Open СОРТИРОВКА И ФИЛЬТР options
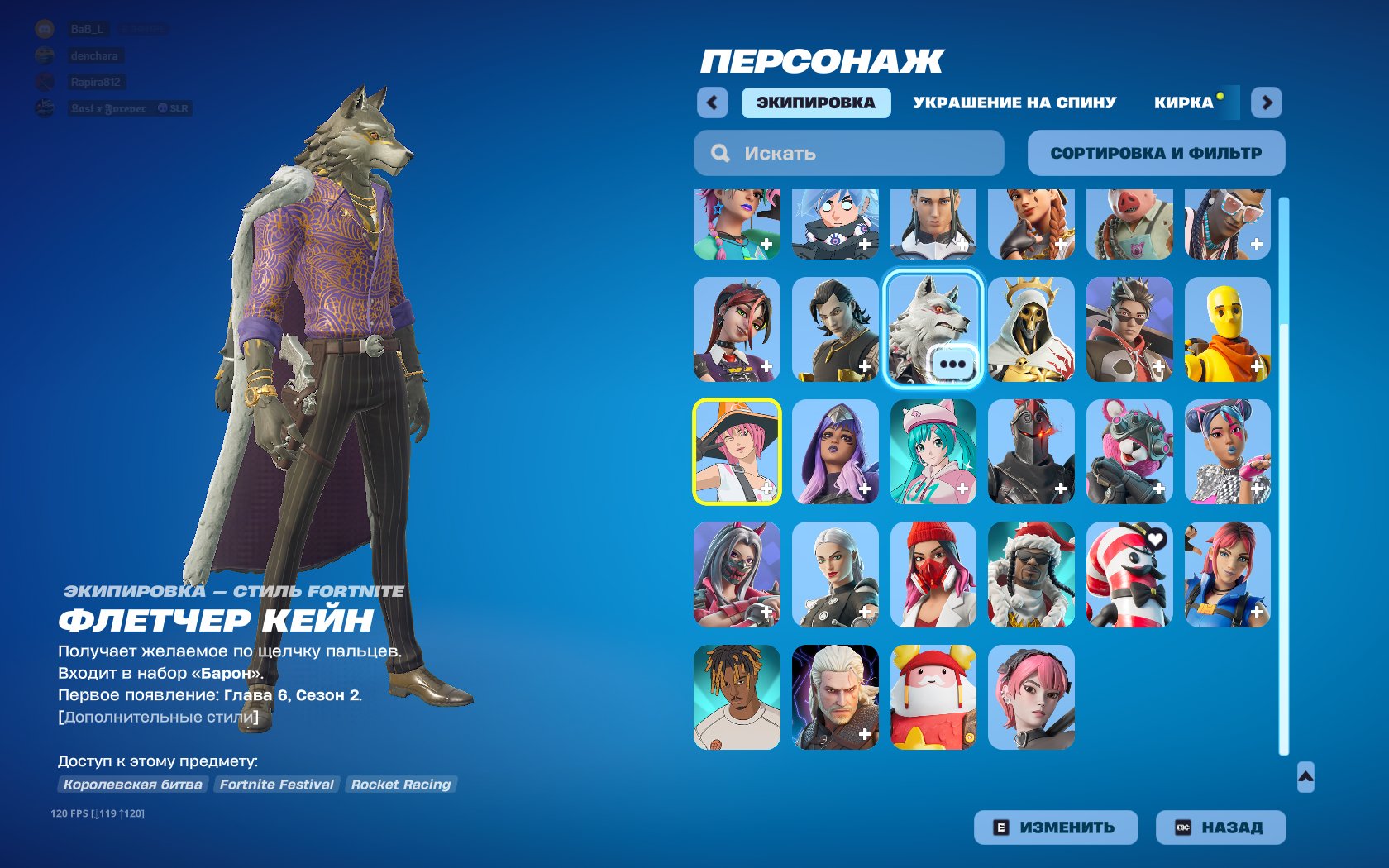The height and width of the screenshot is (868, 1389). point(1155,152)
